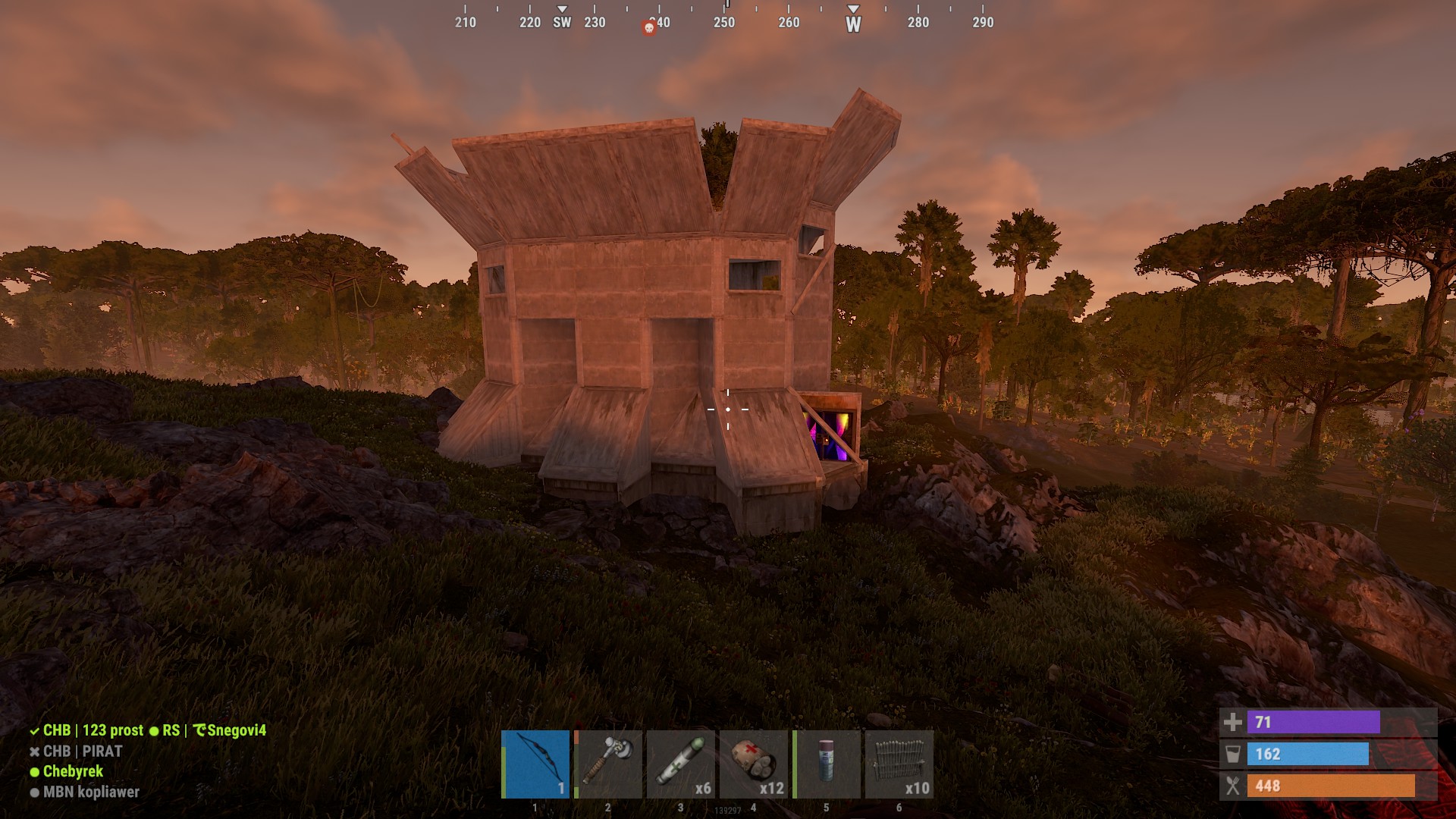The height and width of the screenshot is (819, 1456).
Task: Click teammate MBN kopliawer in the list
Action: pyautogui.click(x=91, y=792)
